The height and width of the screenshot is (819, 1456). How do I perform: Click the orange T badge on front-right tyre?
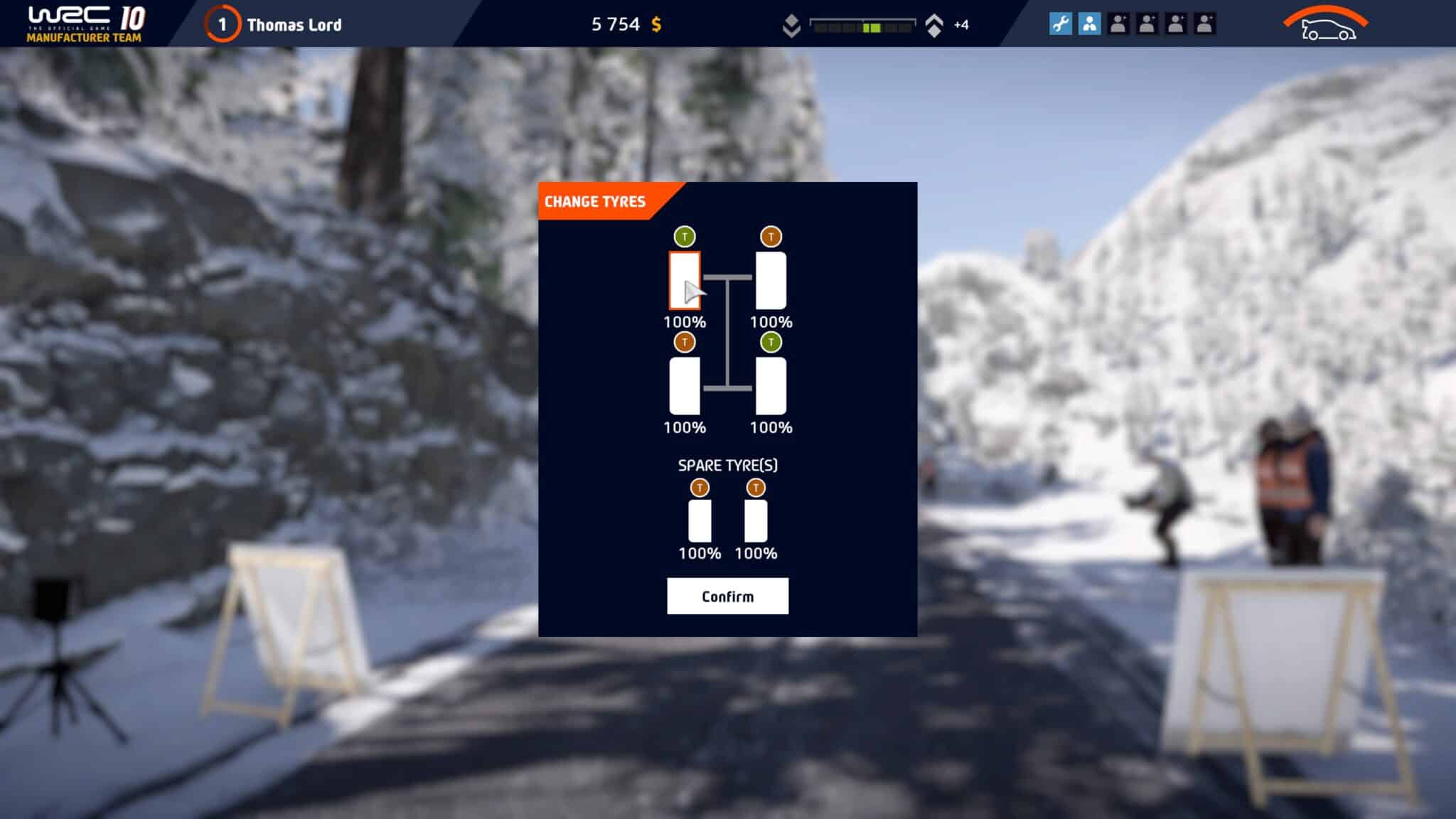tap(769, 237)
